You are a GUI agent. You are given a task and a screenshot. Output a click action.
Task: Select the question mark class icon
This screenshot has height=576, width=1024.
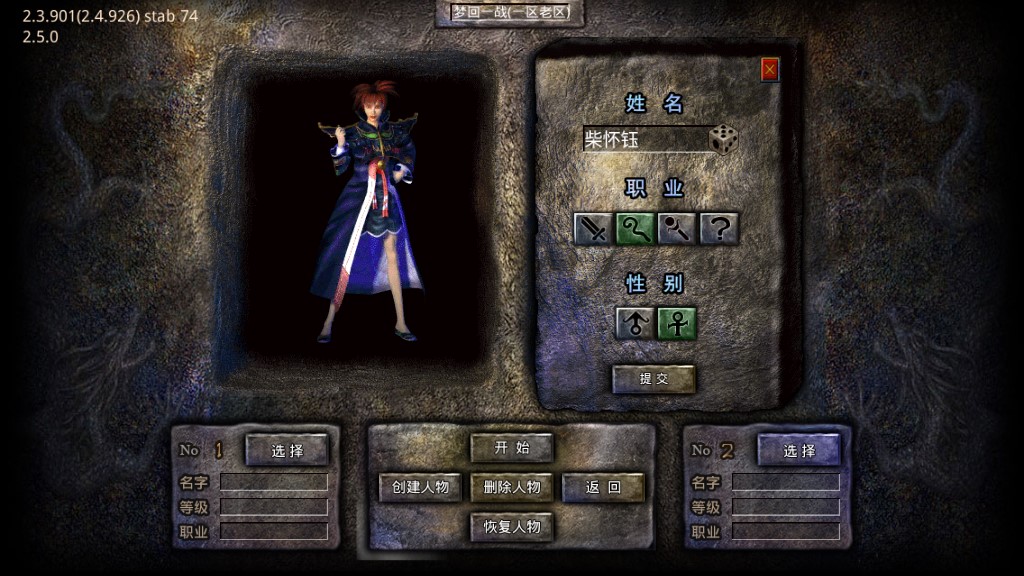(x=719, y=229)
